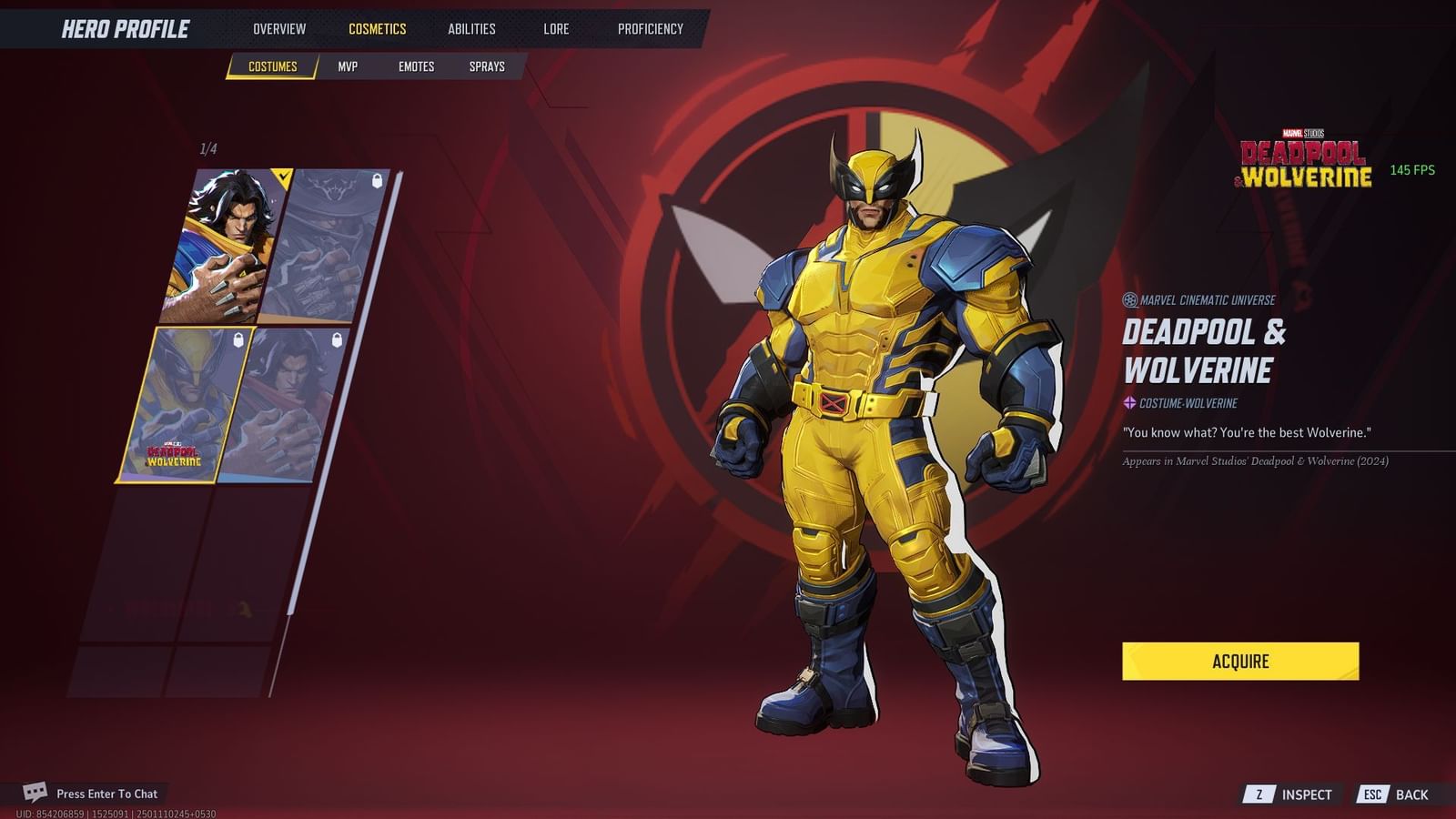View the Sprays collection
1456x819 pixels.
click(x=489, y=66)
